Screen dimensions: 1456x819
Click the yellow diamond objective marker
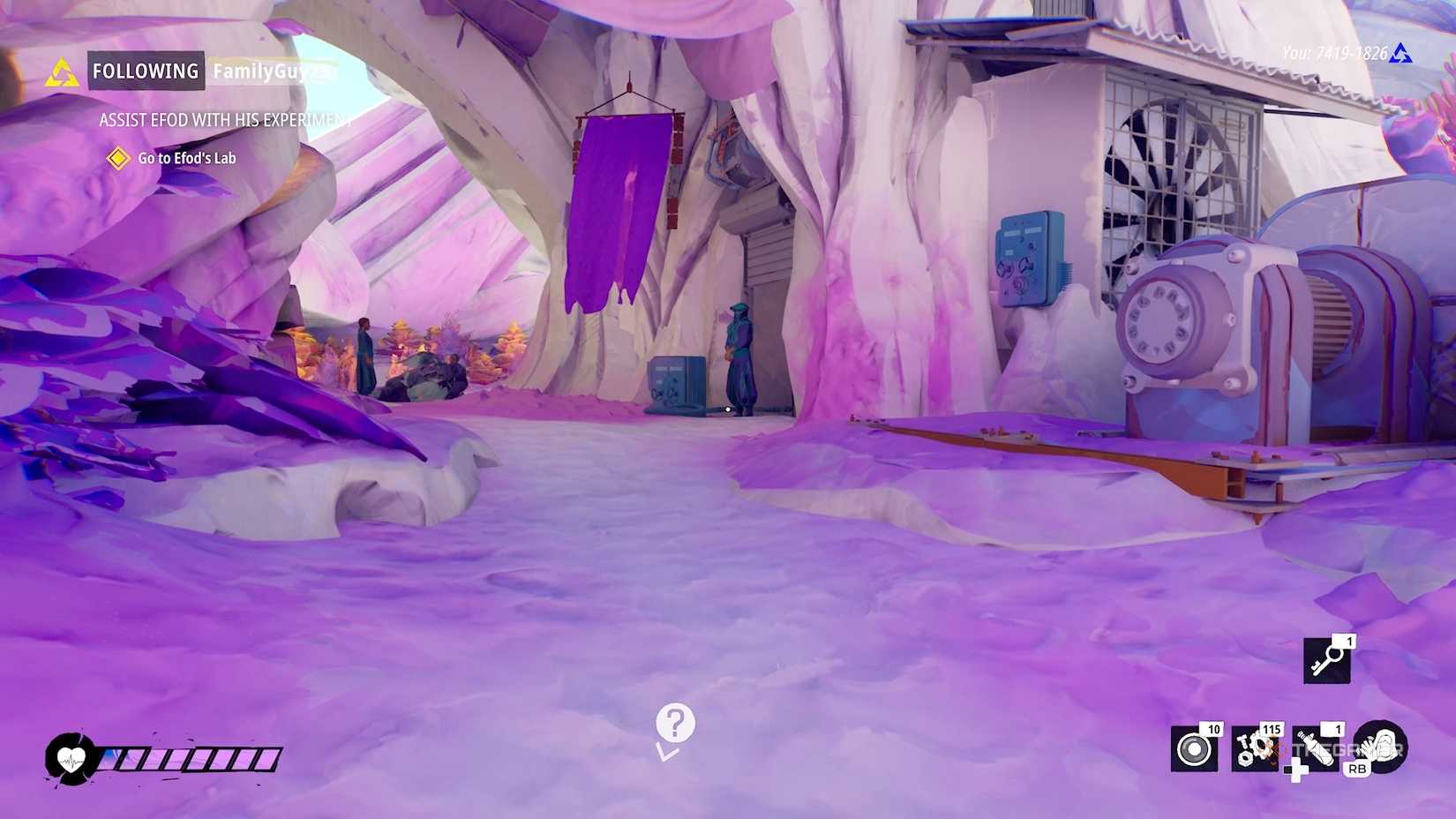118,159
